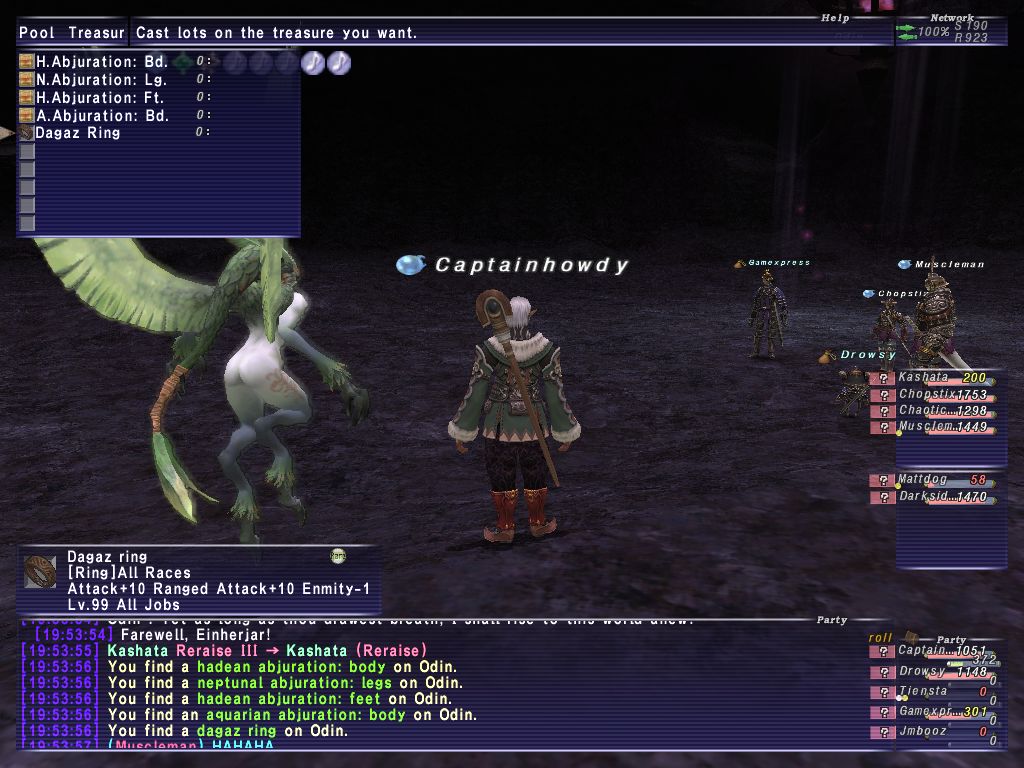Image resolution: width=1024 pixels, height=768 pixels.
Task: Target Drowsy in the party list
Action: 930,672
